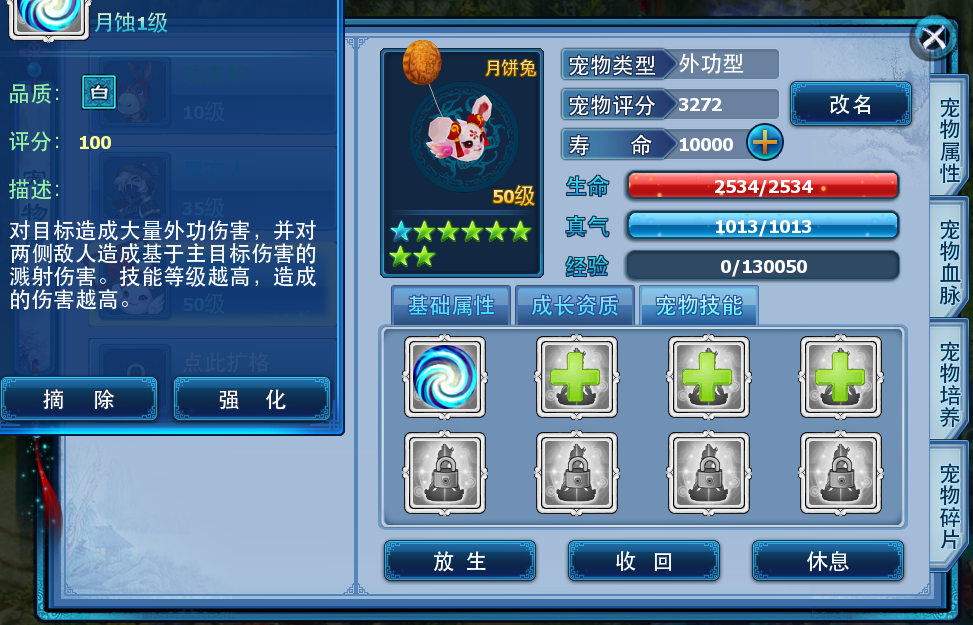
Task: Select the 宠物技能 tab
Action: click(x=699, y=306)
